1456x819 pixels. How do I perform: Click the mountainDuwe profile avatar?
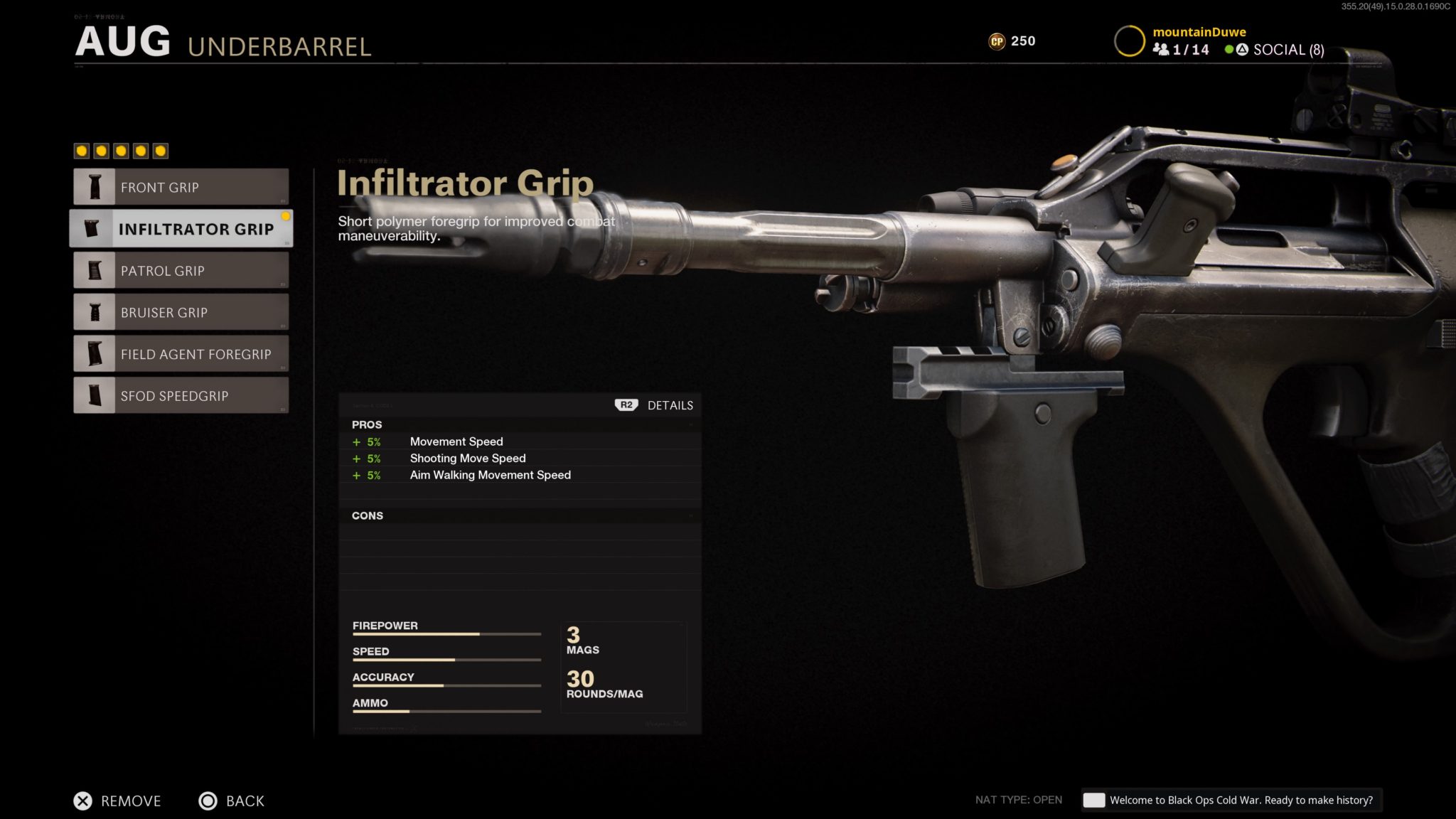(1130, 39)
